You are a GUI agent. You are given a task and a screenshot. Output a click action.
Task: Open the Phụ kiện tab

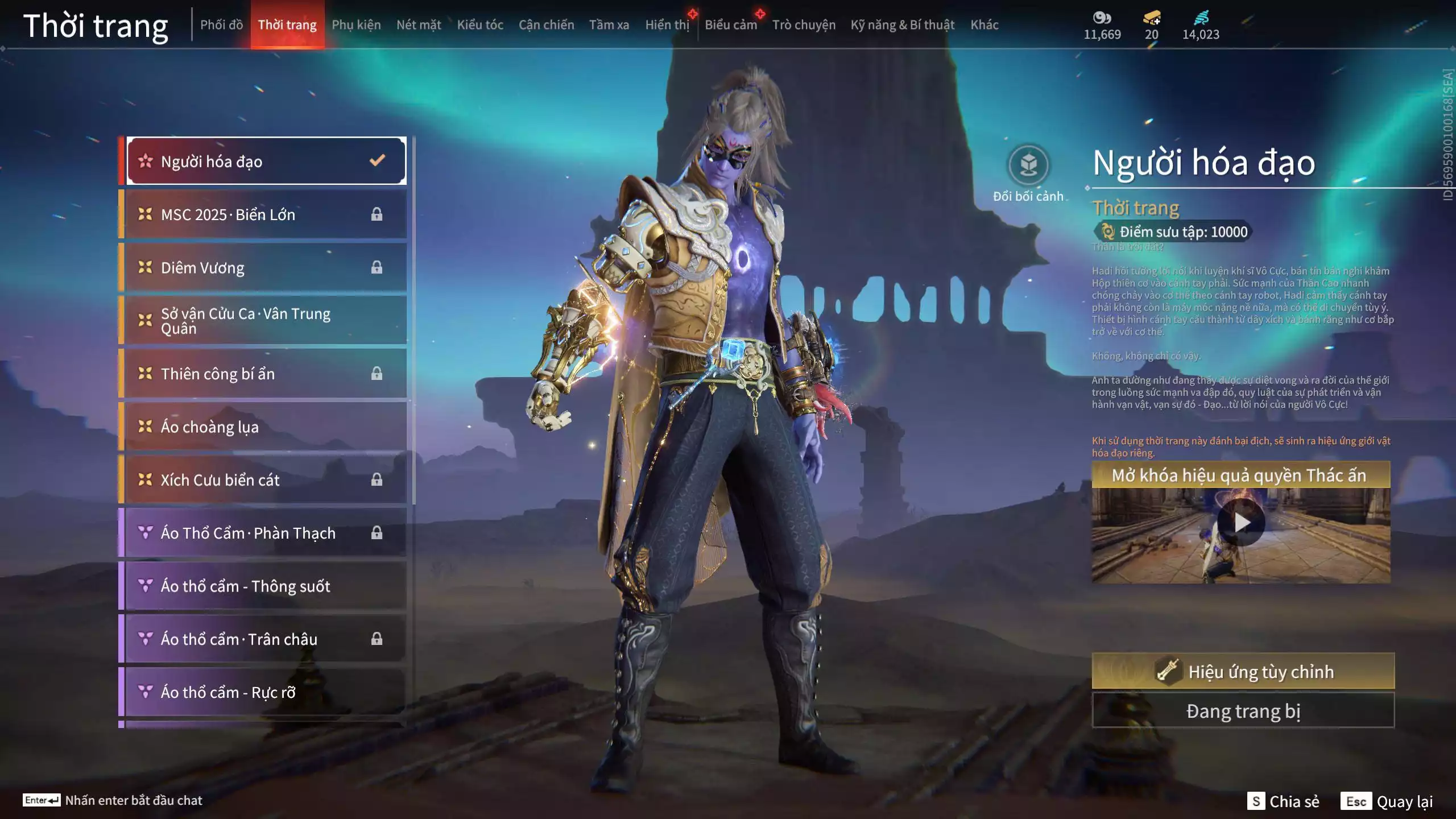click(x=356, y=25)
